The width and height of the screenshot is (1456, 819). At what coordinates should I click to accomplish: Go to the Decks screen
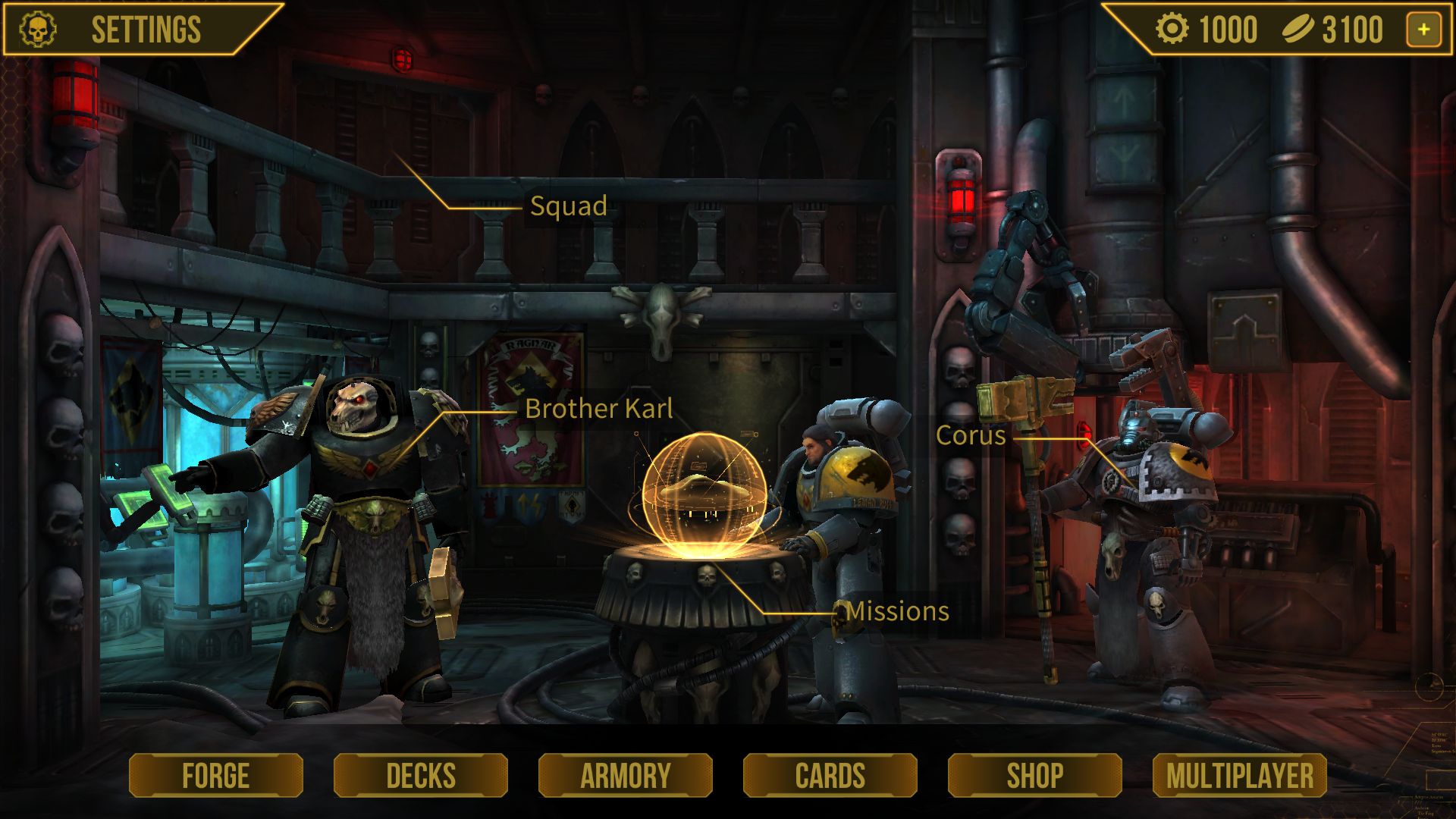(421, 775)
